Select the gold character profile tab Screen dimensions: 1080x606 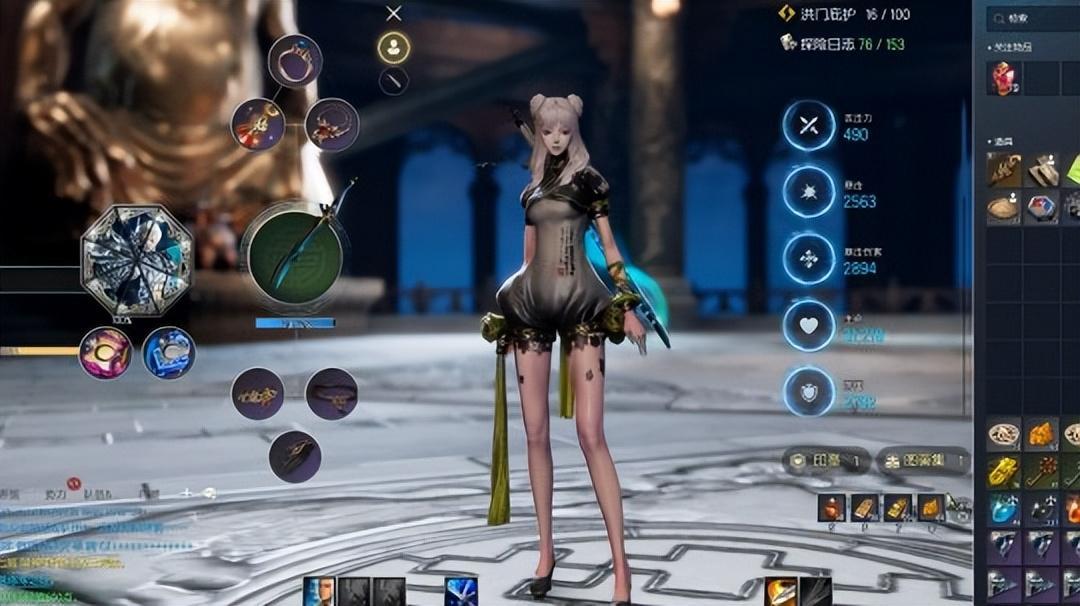394,47
